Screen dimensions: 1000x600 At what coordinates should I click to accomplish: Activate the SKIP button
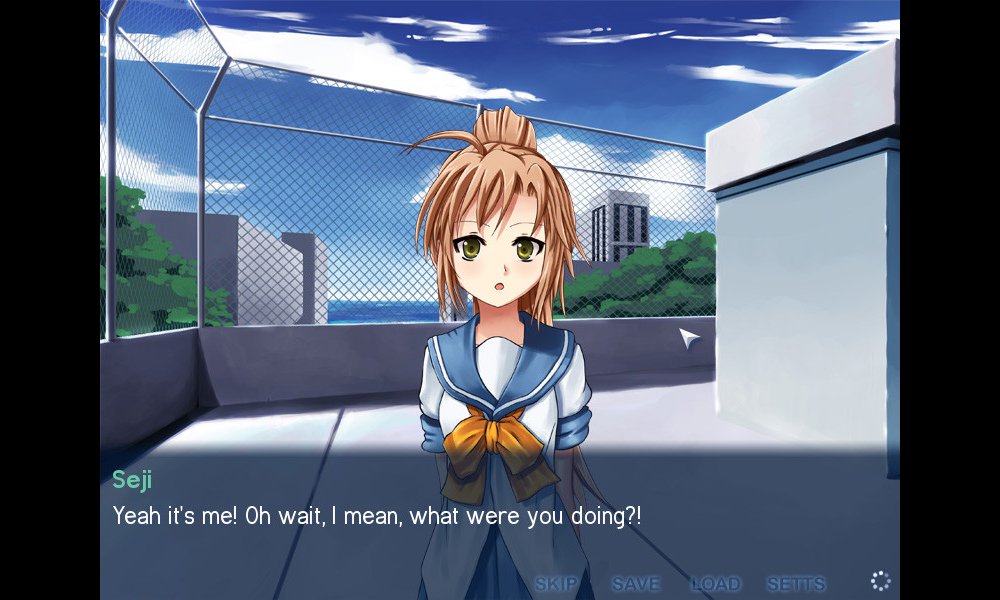click(556, 584)
